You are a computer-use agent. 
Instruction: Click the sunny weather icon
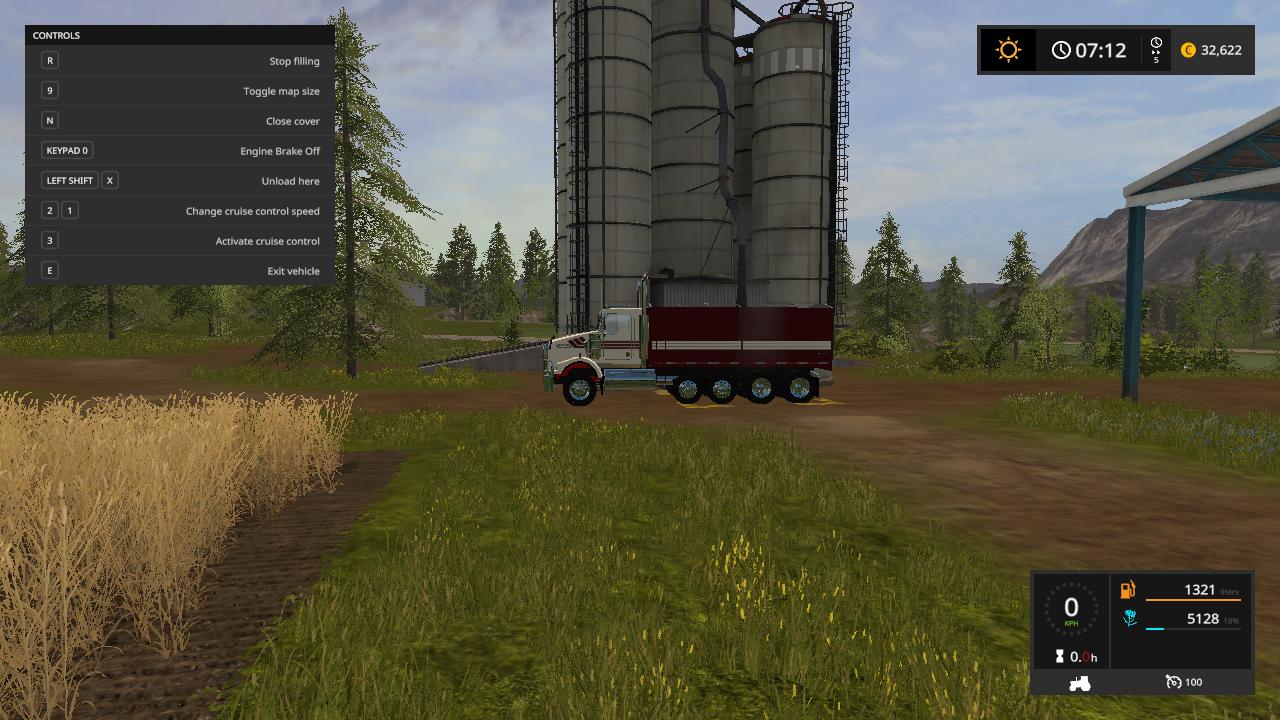[x=1008, y=50]
